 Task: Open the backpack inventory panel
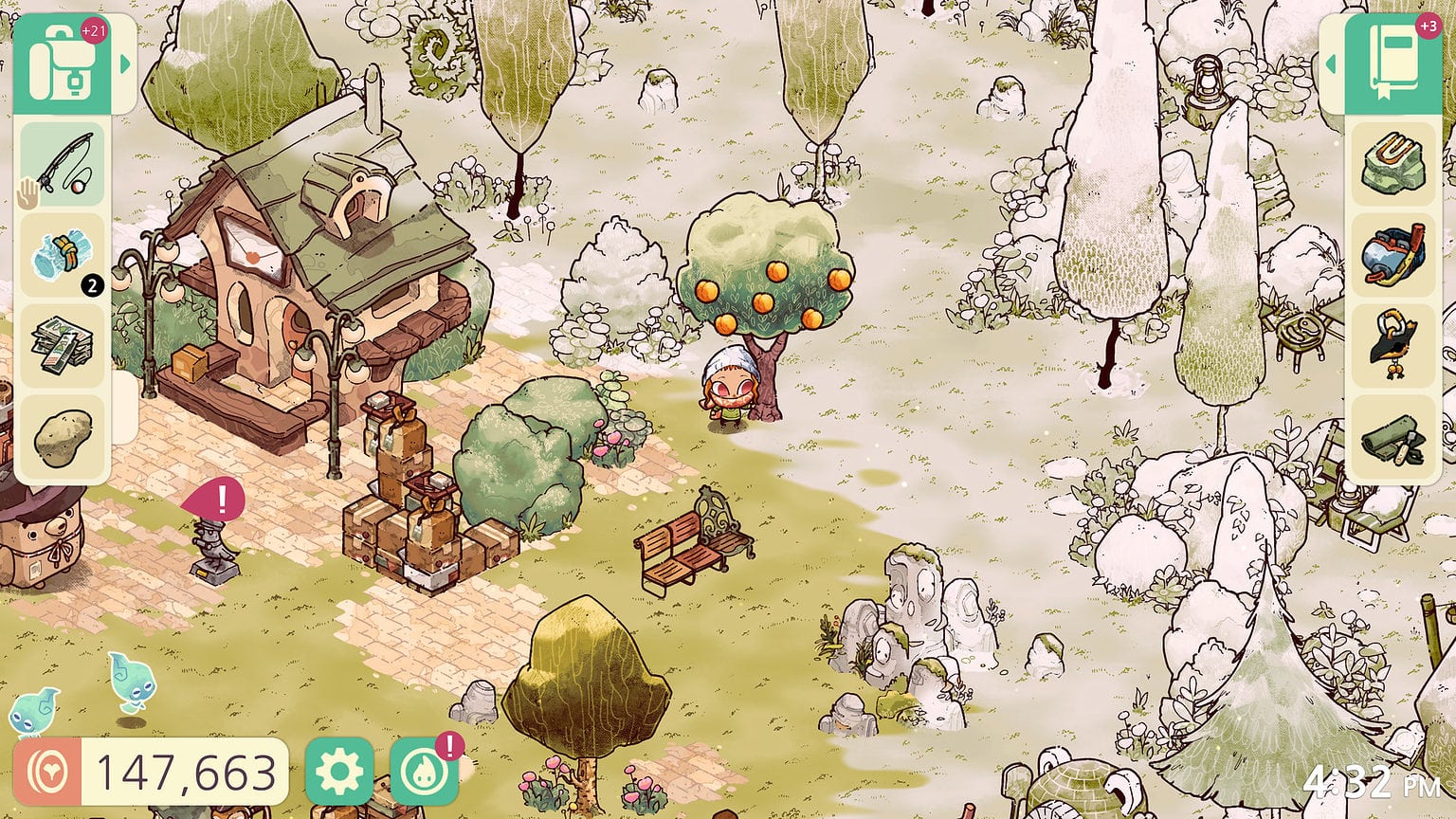(63, 62)
